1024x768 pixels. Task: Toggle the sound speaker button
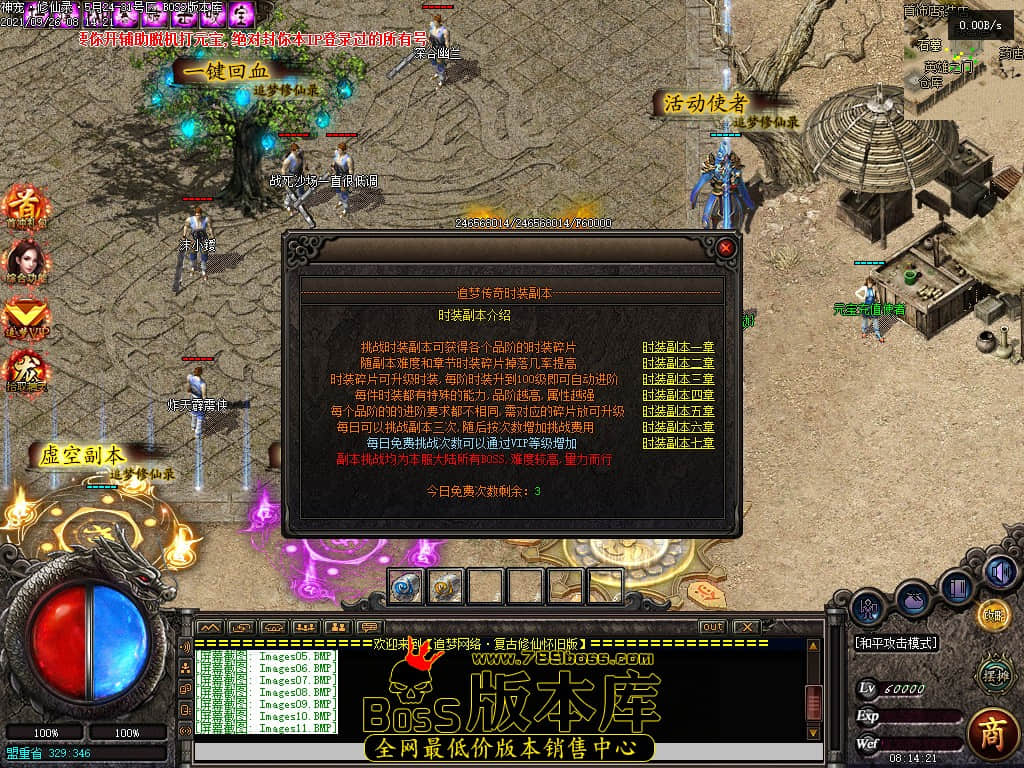click(x=999, y=572)
